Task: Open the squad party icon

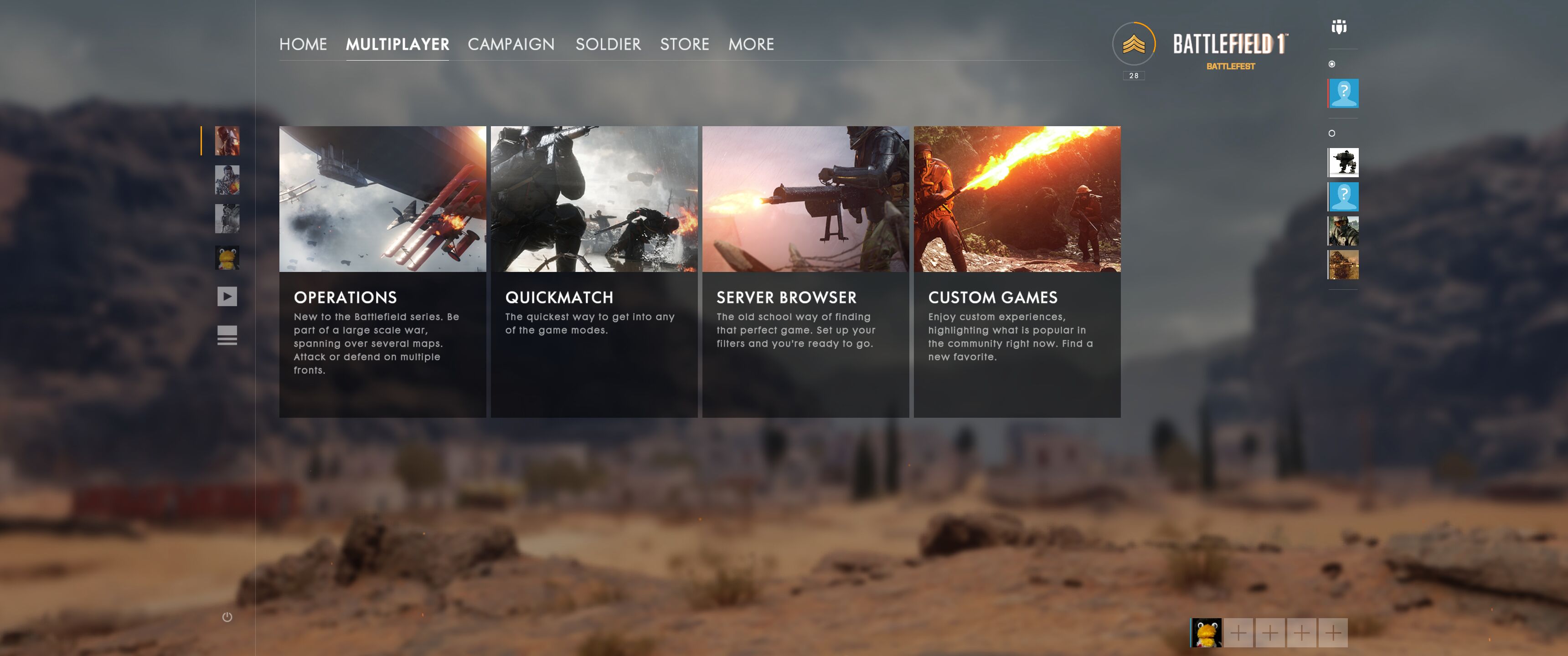Action: click(x=1339, y=27)
